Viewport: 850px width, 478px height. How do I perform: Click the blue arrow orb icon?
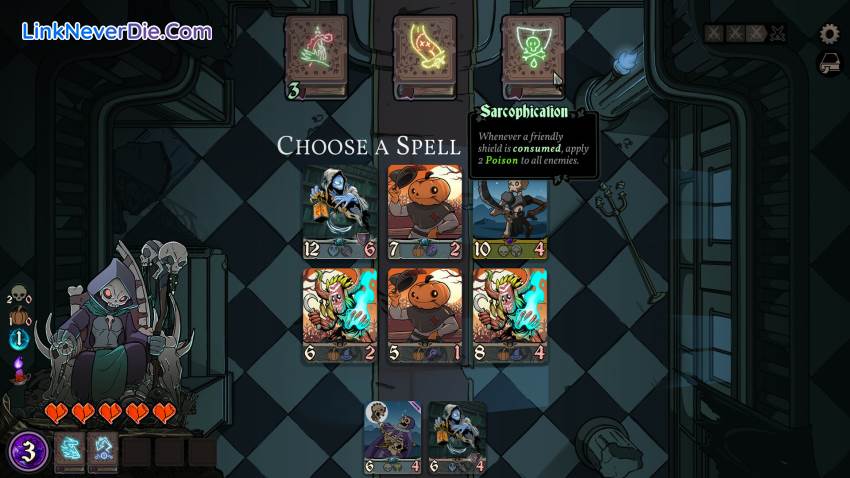click(x=17, y=339)
